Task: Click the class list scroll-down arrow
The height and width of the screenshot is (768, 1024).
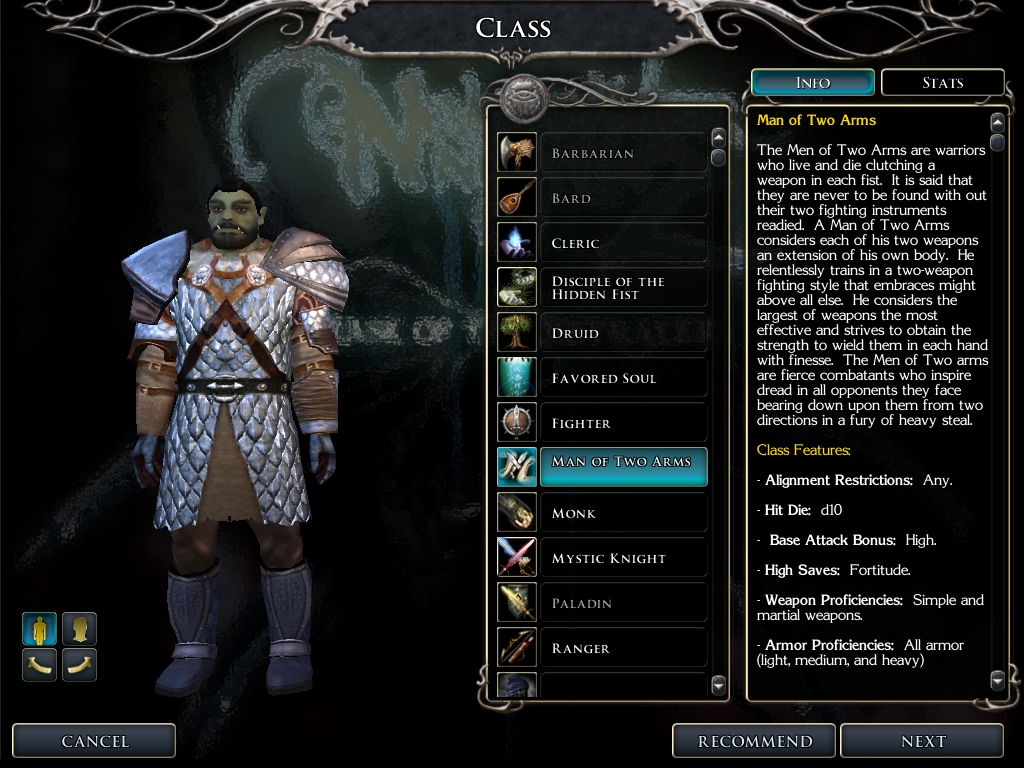Action: click(718, 685)
